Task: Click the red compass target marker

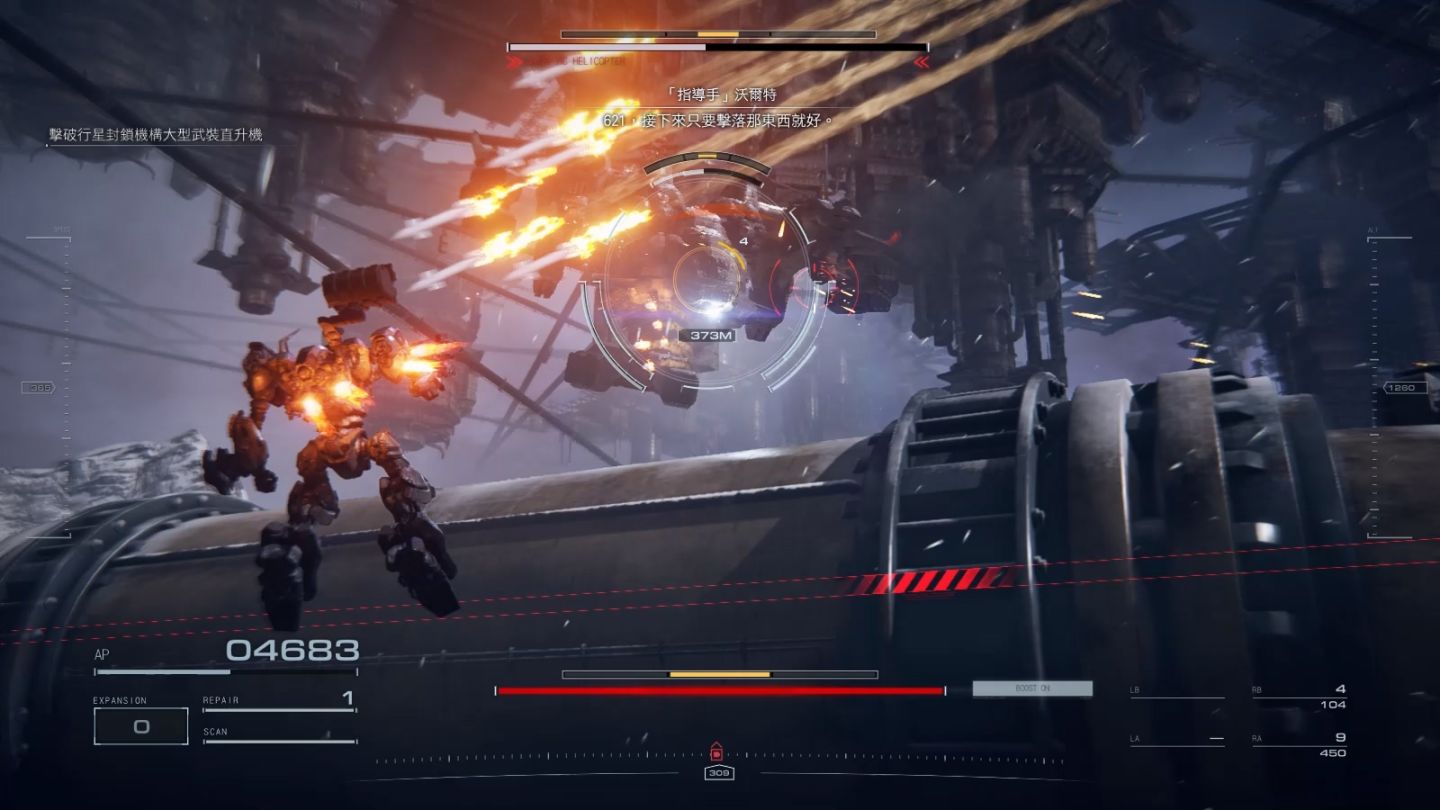Action: [x=716, y=752]
